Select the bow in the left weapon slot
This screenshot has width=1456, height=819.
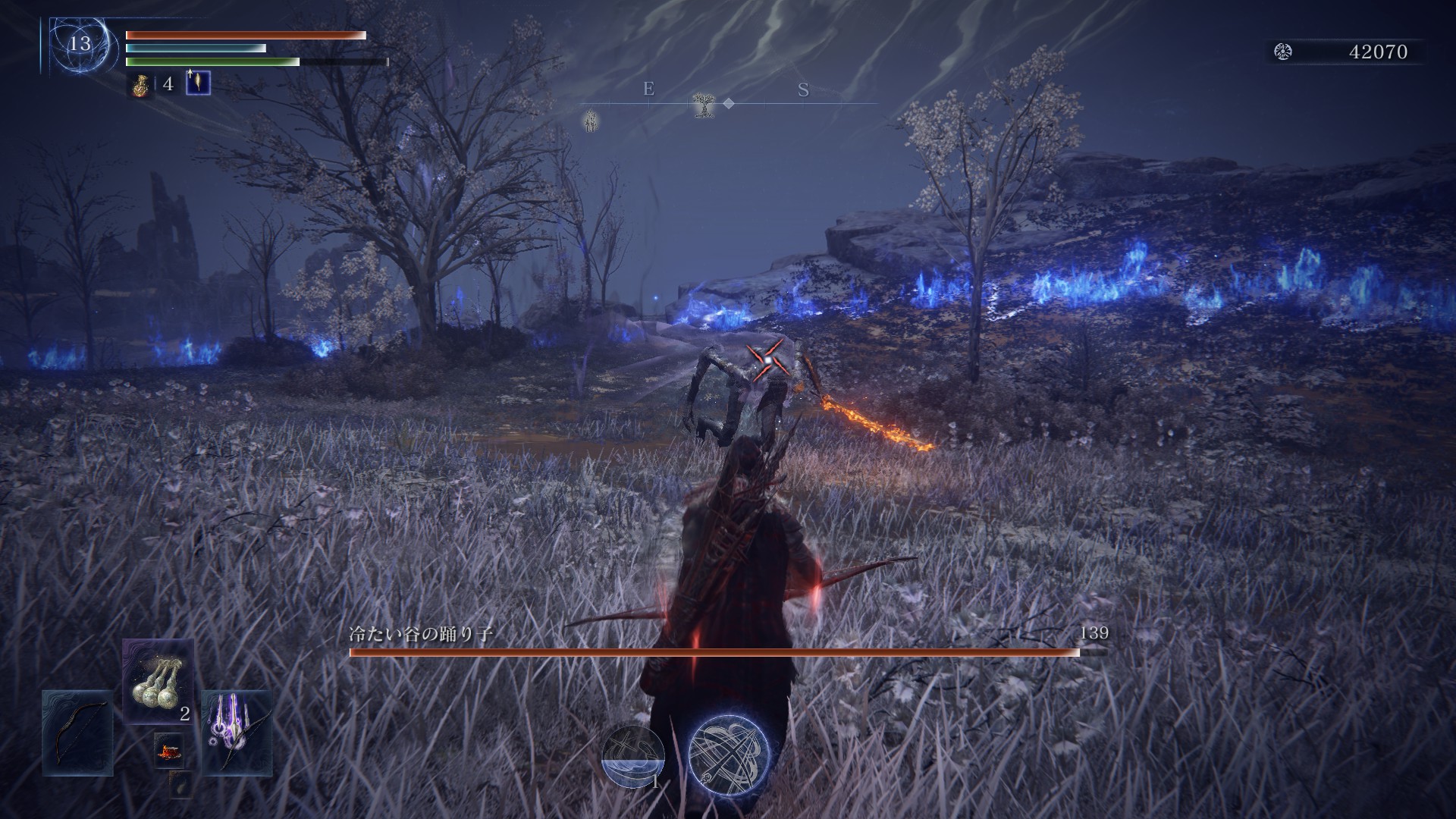click(x=77, y=733)
